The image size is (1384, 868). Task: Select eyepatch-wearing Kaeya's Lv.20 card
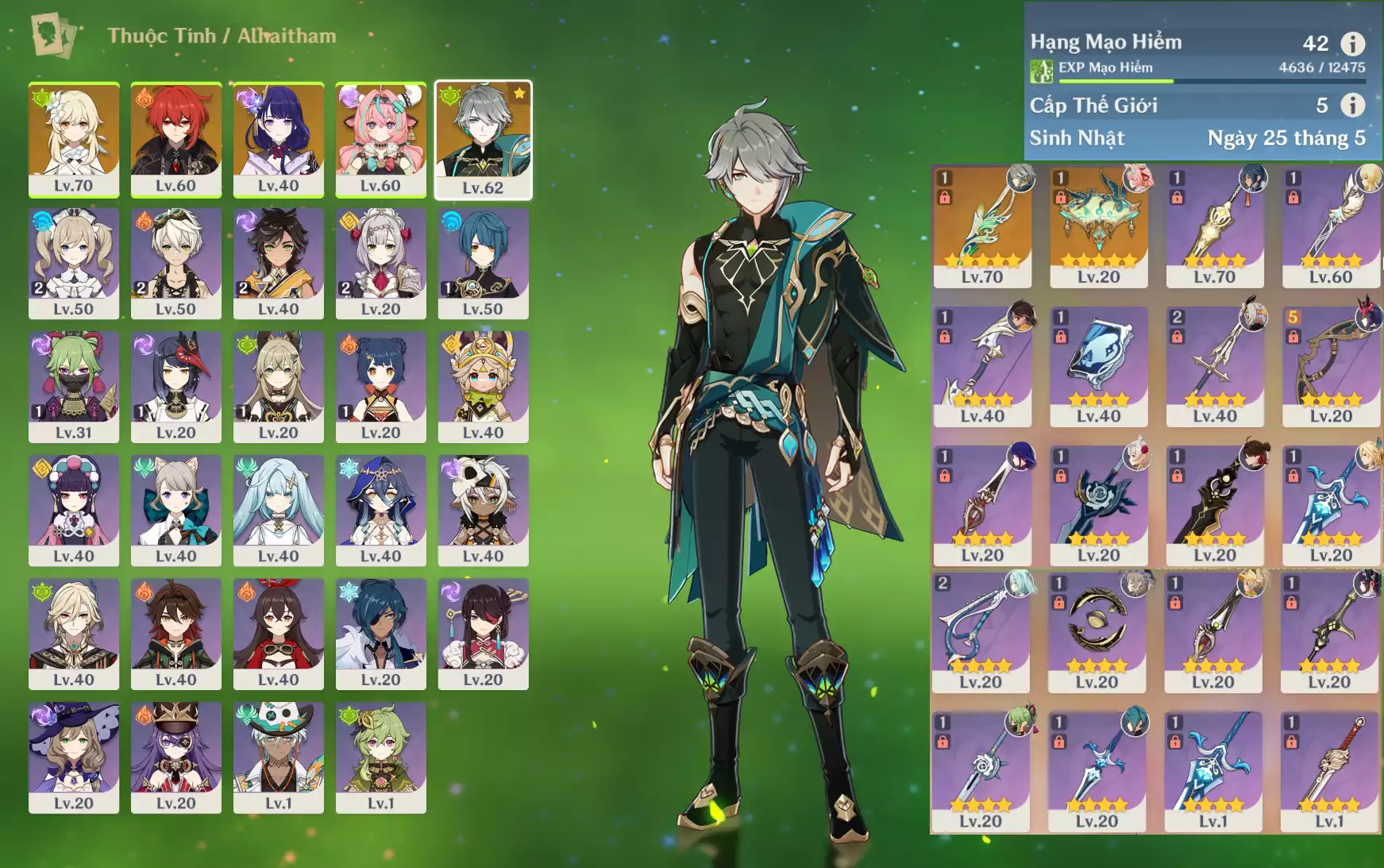pyautogui.click(x=380, y=634)
